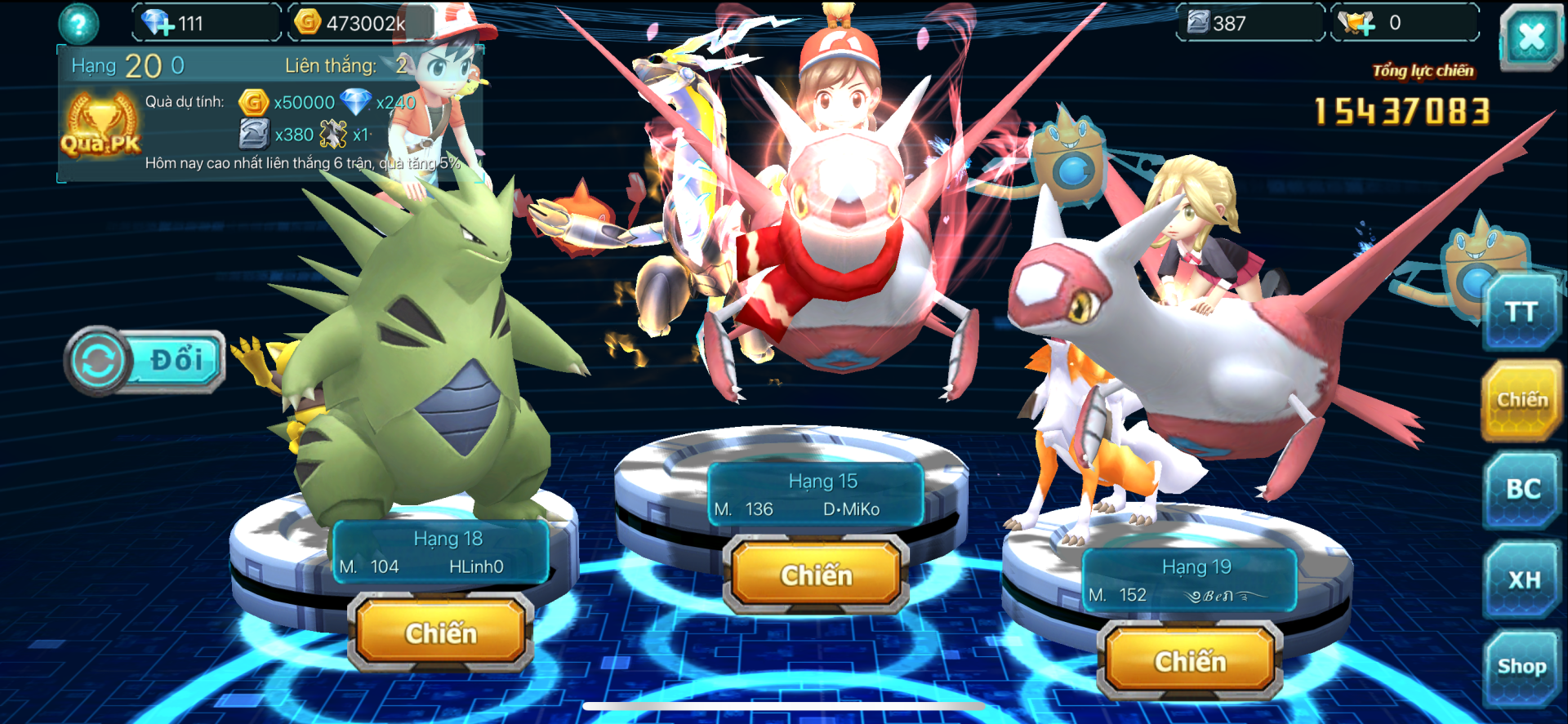
Task: View the Hạng 15 D•MiKo info panel
Action: (815, 495)
